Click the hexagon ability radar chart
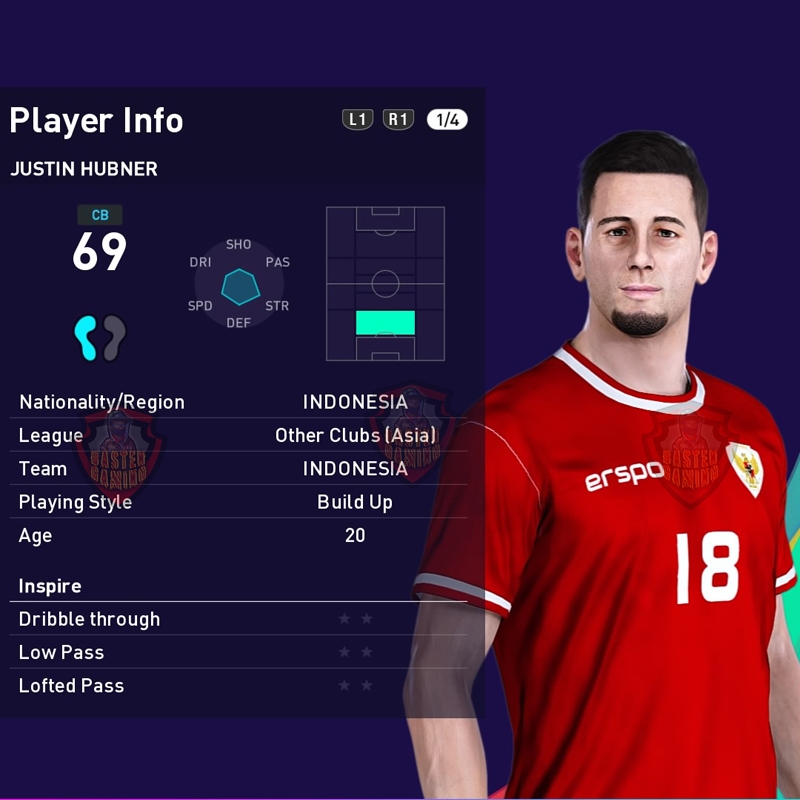800x800 pixels. pos(240,285)
